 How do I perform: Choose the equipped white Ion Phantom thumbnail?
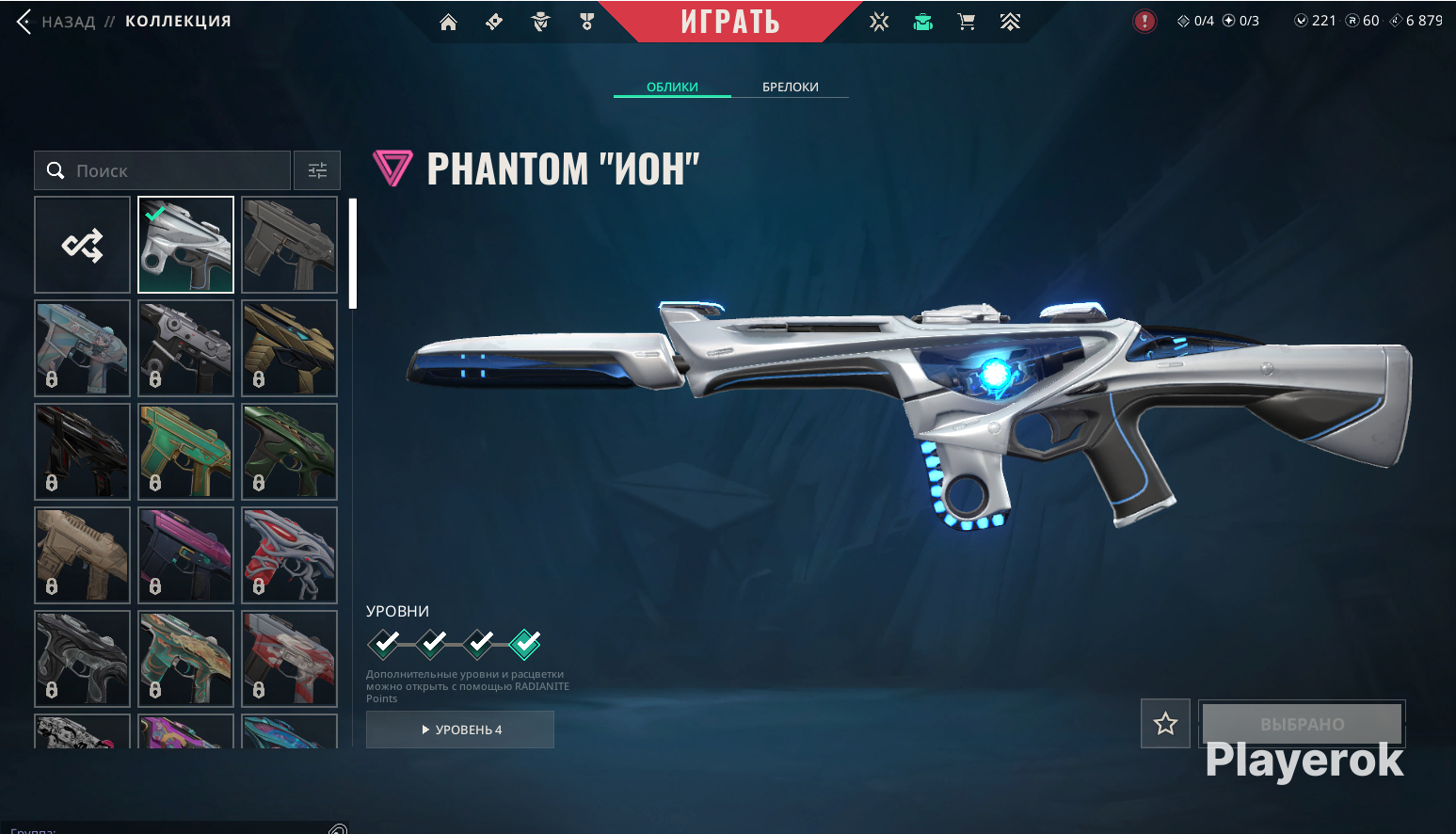click(185, 245)
